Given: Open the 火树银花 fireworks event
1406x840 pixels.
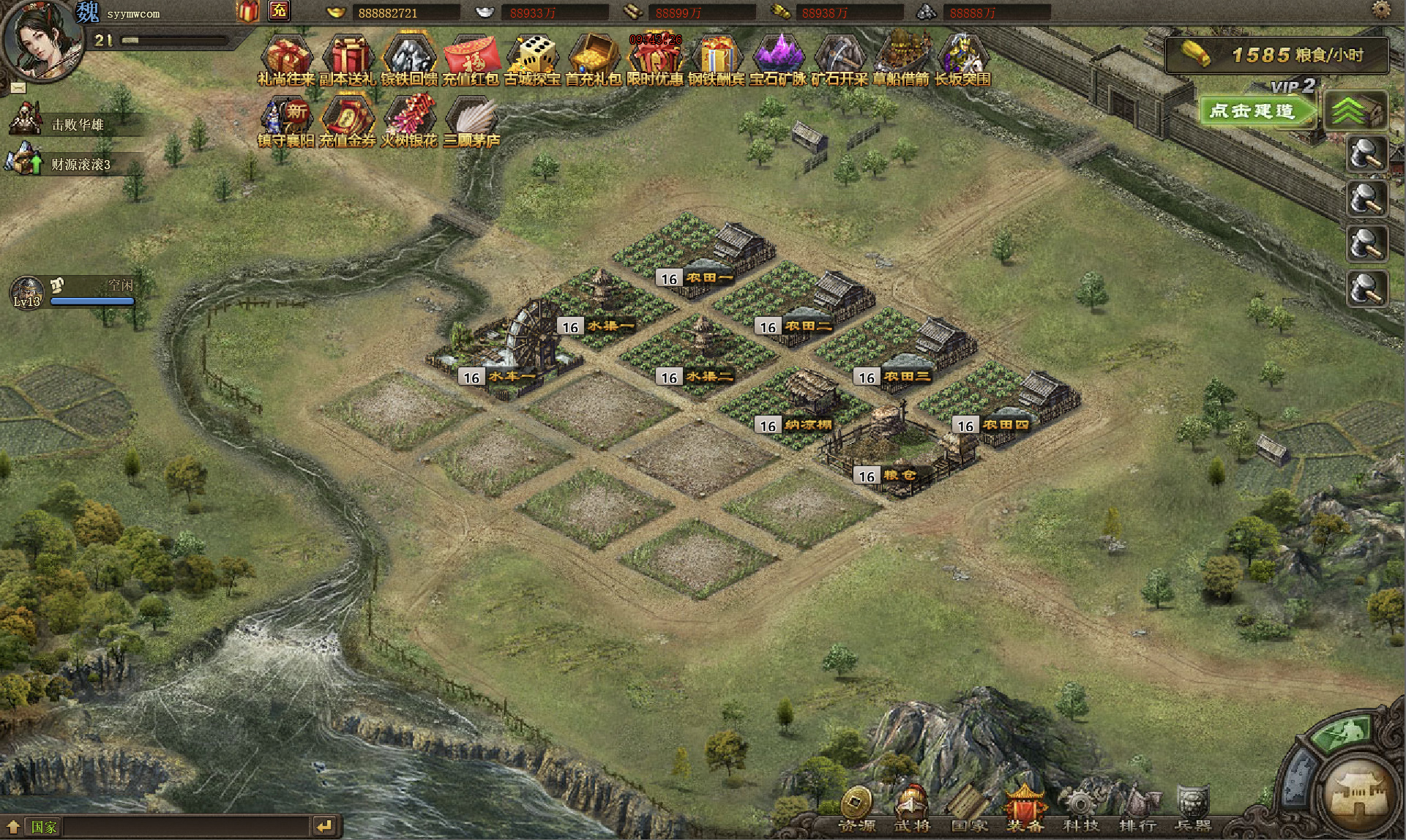Looking at the screenshot, I should [x=409, y=121].
